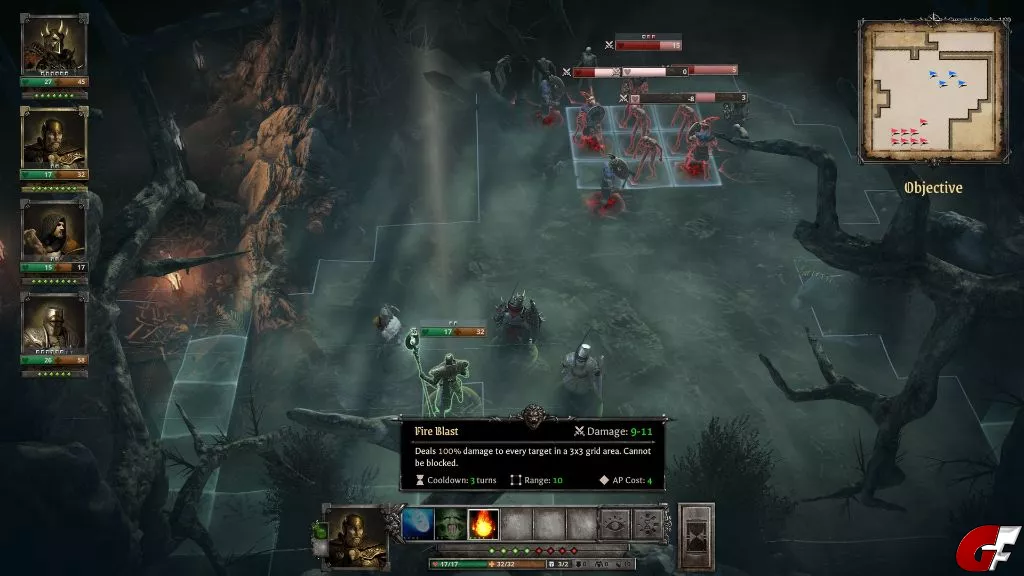
Task: Click the eye icon button
Action: (615, 524)
